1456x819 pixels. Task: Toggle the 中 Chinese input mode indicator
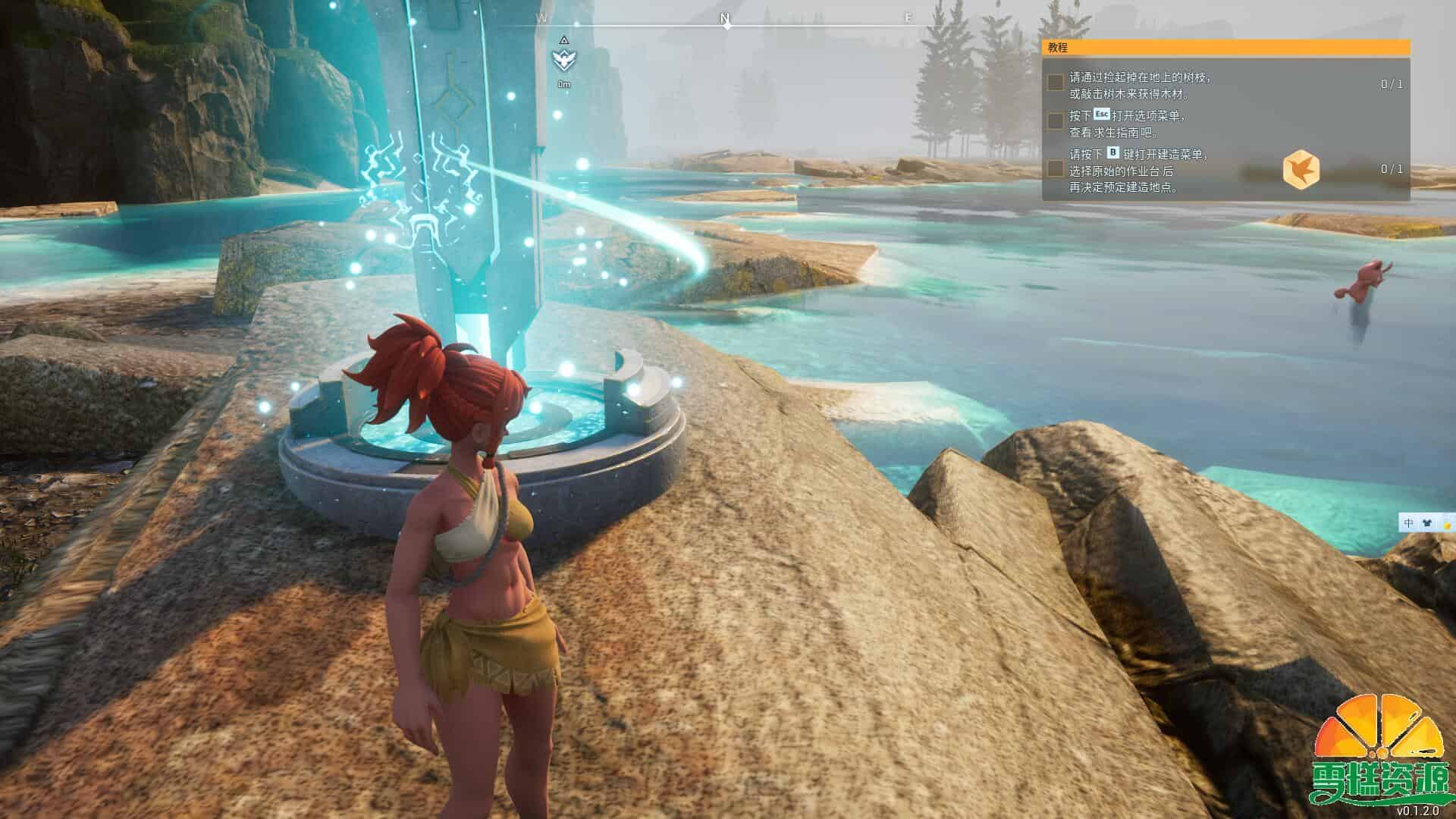tap(1406, 522)
